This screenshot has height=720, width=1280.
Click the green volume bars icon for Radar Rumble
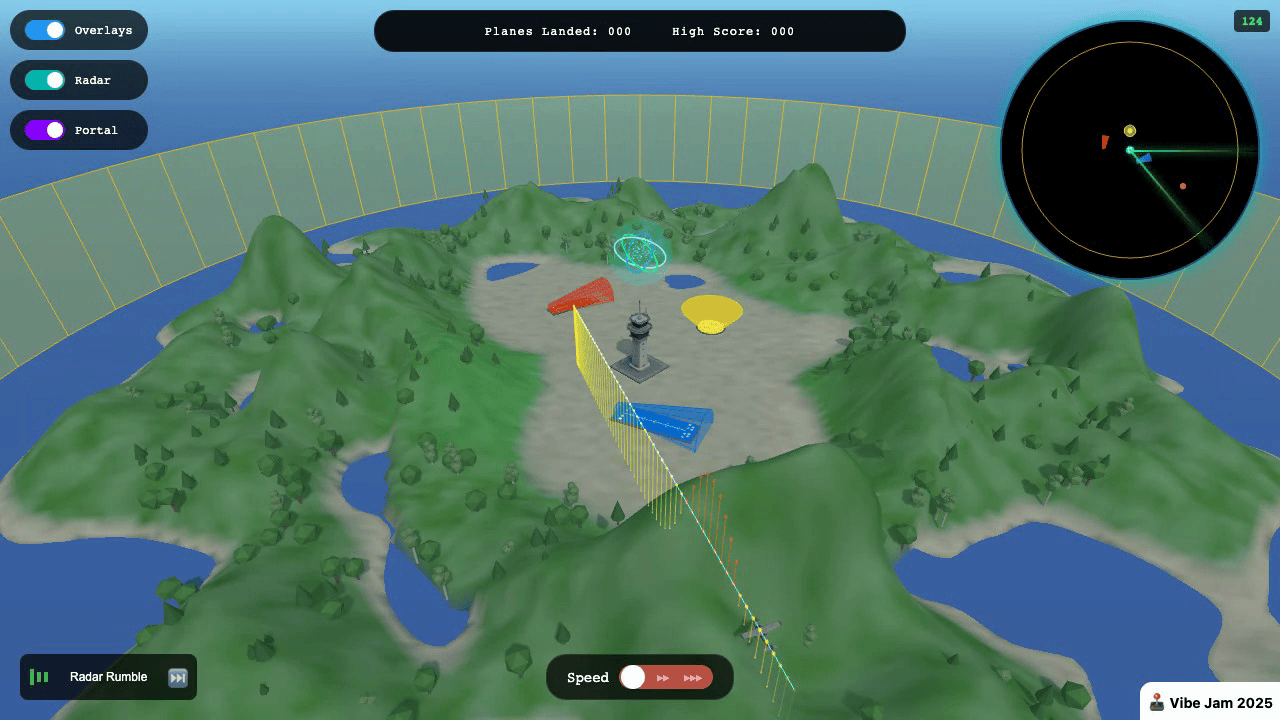(x=39, y=677)
